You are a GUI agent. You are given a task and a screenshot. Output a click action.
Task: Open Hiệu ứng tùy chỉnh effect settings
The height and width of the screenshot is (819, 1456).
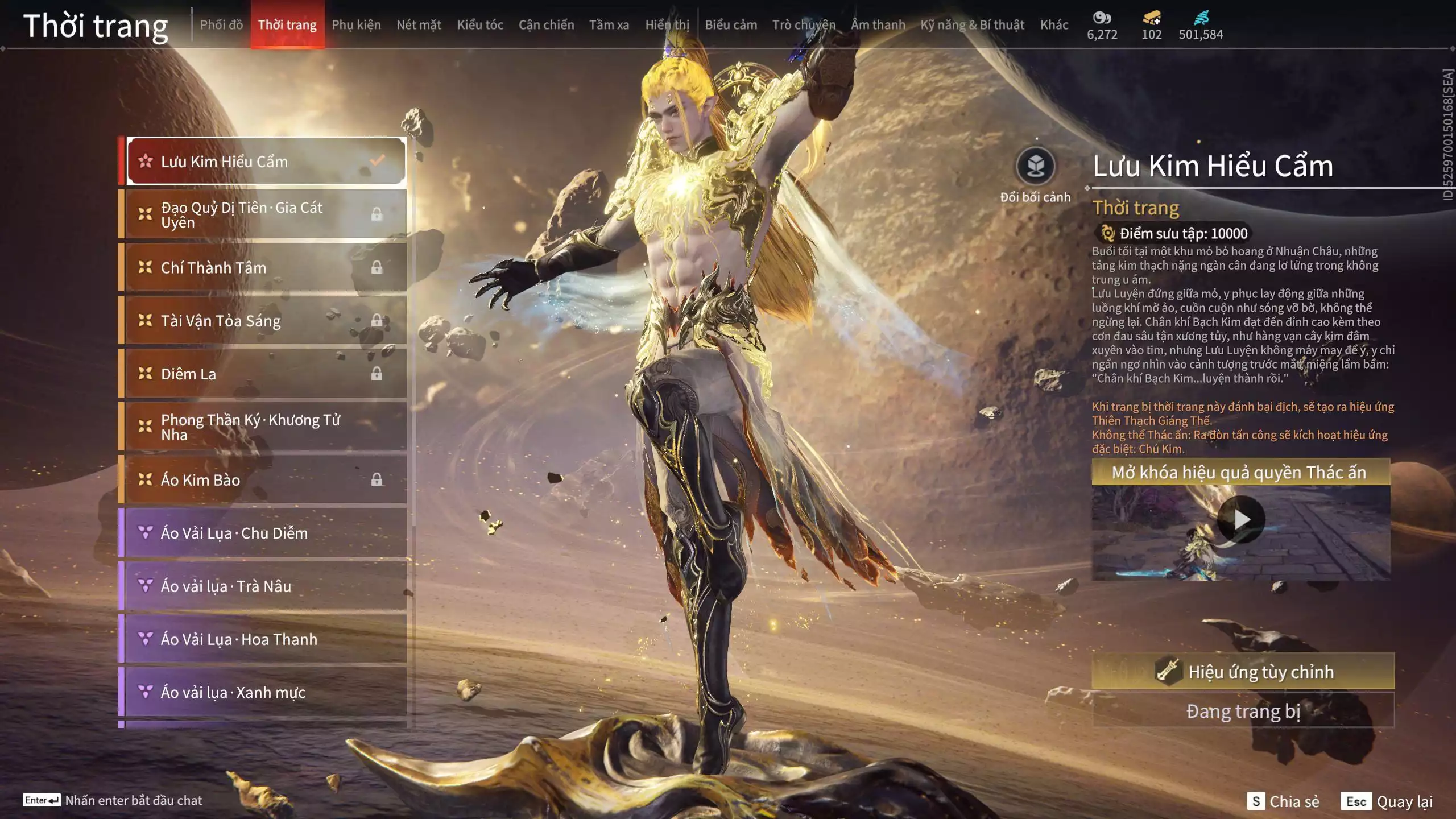click(1243, 671)
